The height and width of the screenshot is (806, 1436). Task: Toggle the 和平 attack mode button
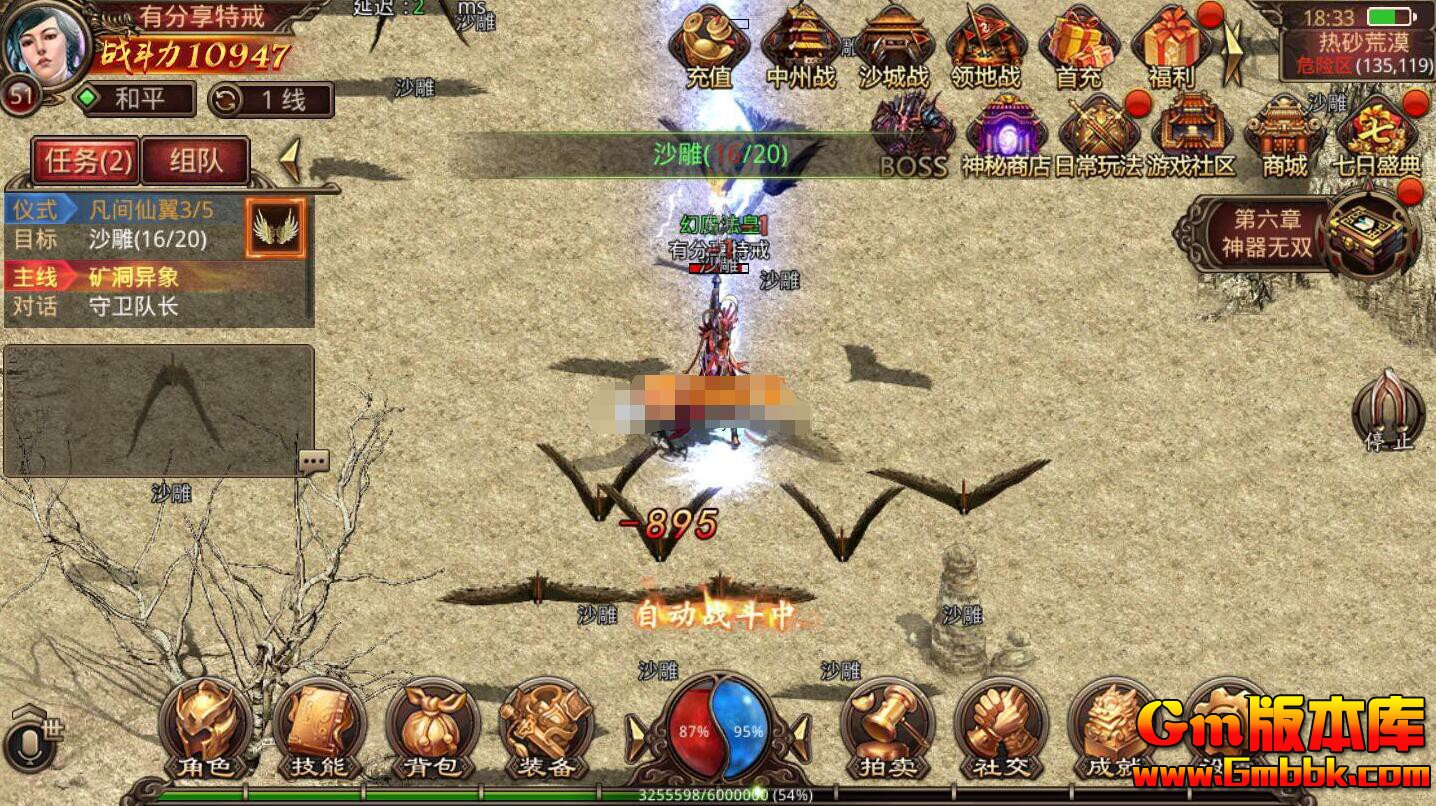click(x=135, y=99)
